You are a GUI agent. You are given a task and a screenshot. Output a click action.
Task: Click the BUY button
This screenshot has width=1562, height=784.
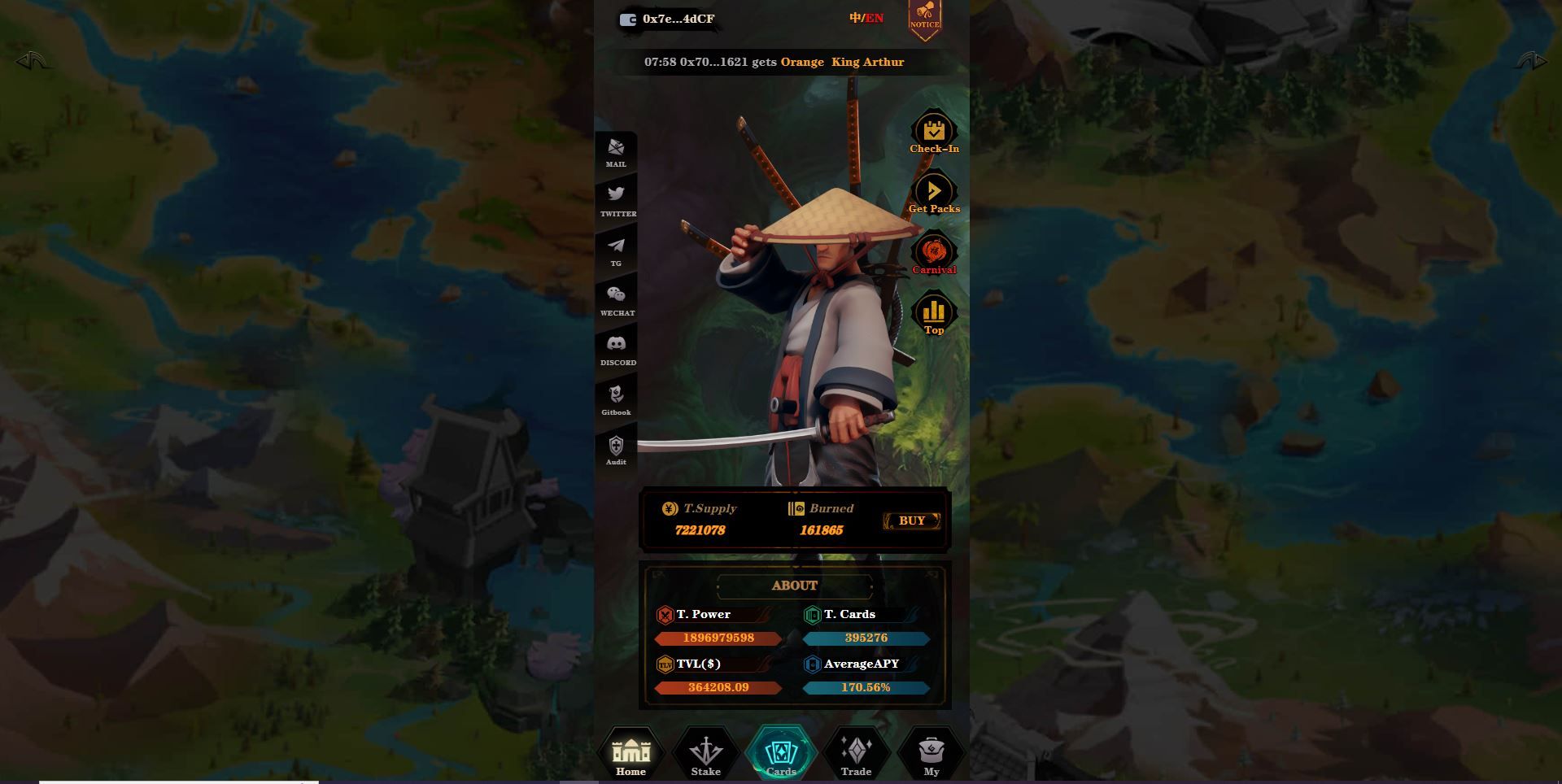[912, 520]
